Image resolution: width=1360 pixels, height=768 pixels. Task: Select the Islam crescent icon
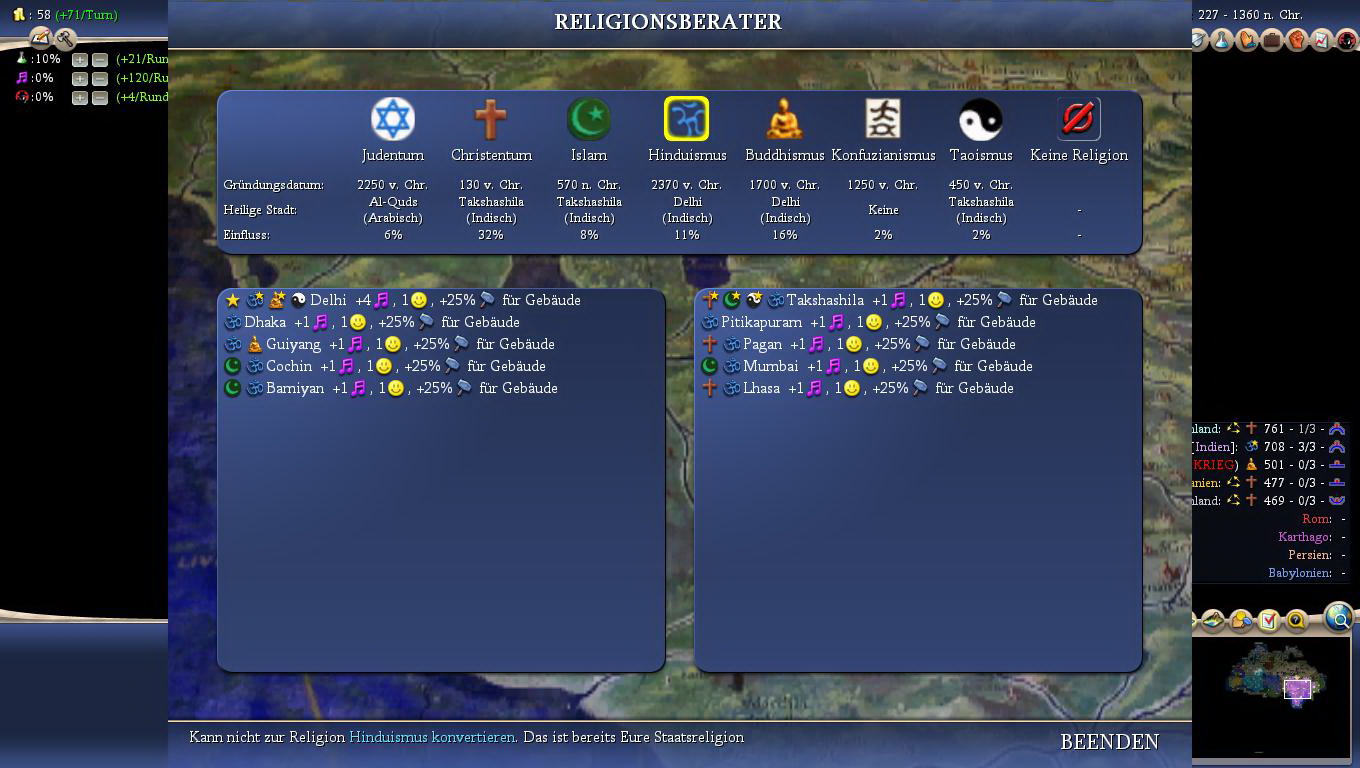coord(589,120)
